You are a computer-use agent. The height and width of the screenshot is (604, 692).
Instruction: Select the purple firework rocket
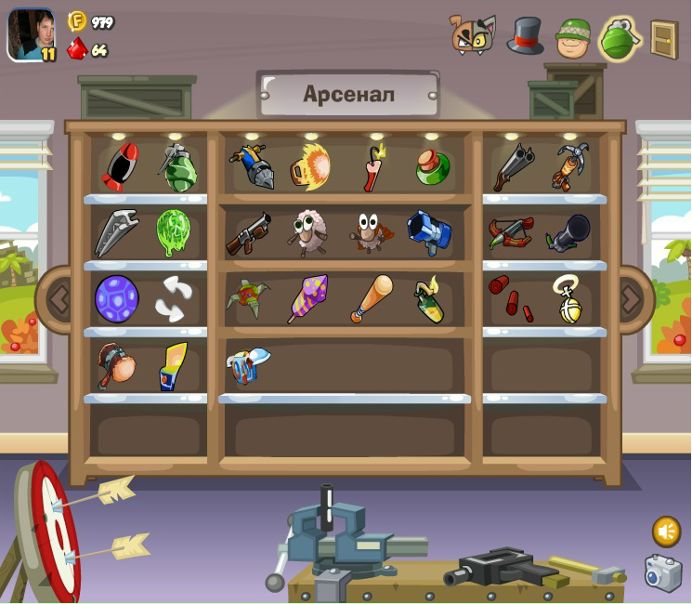pos(307,298)
